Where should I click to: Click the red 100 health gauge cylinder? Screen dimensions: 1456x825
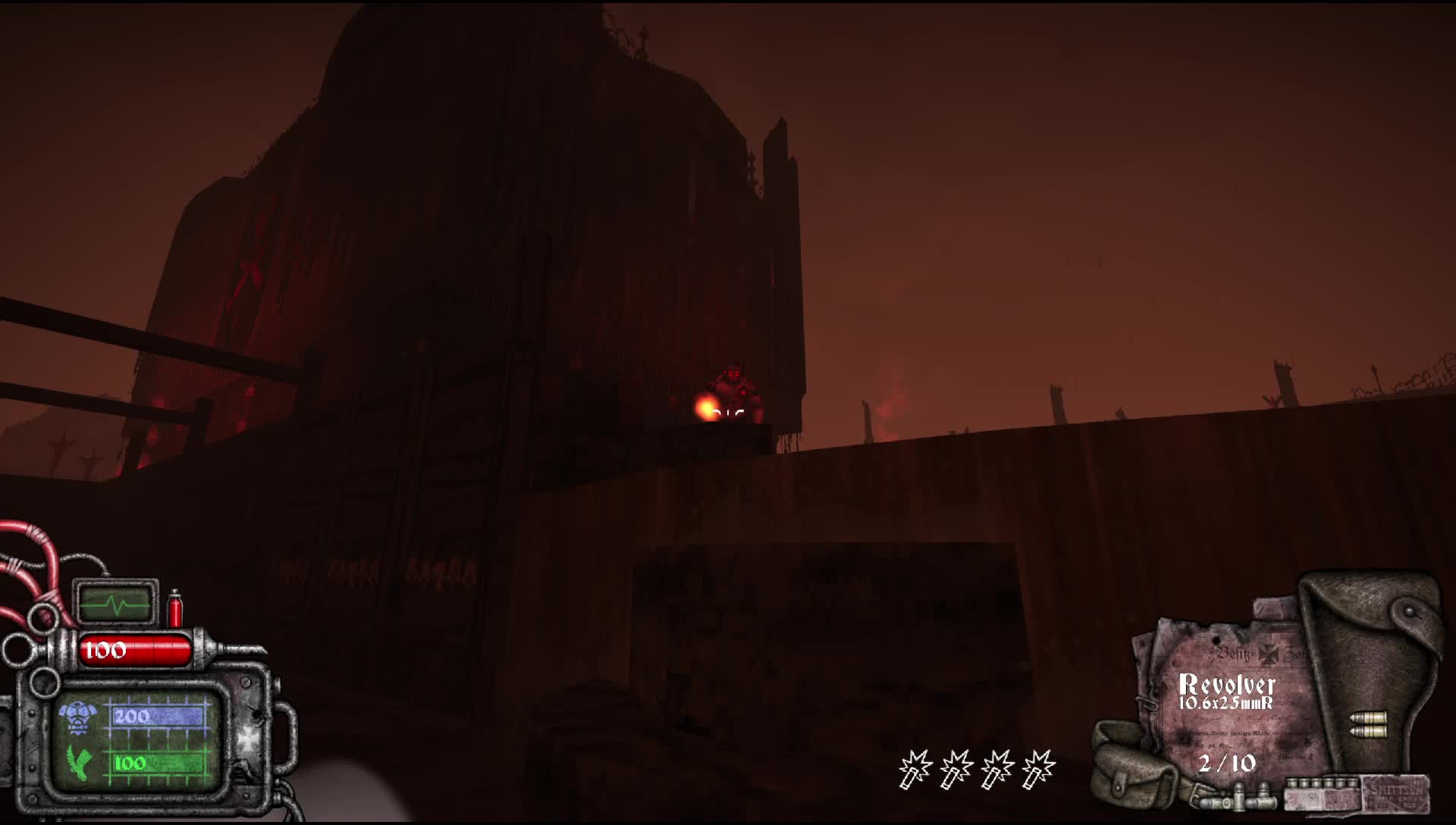[133, 648]
